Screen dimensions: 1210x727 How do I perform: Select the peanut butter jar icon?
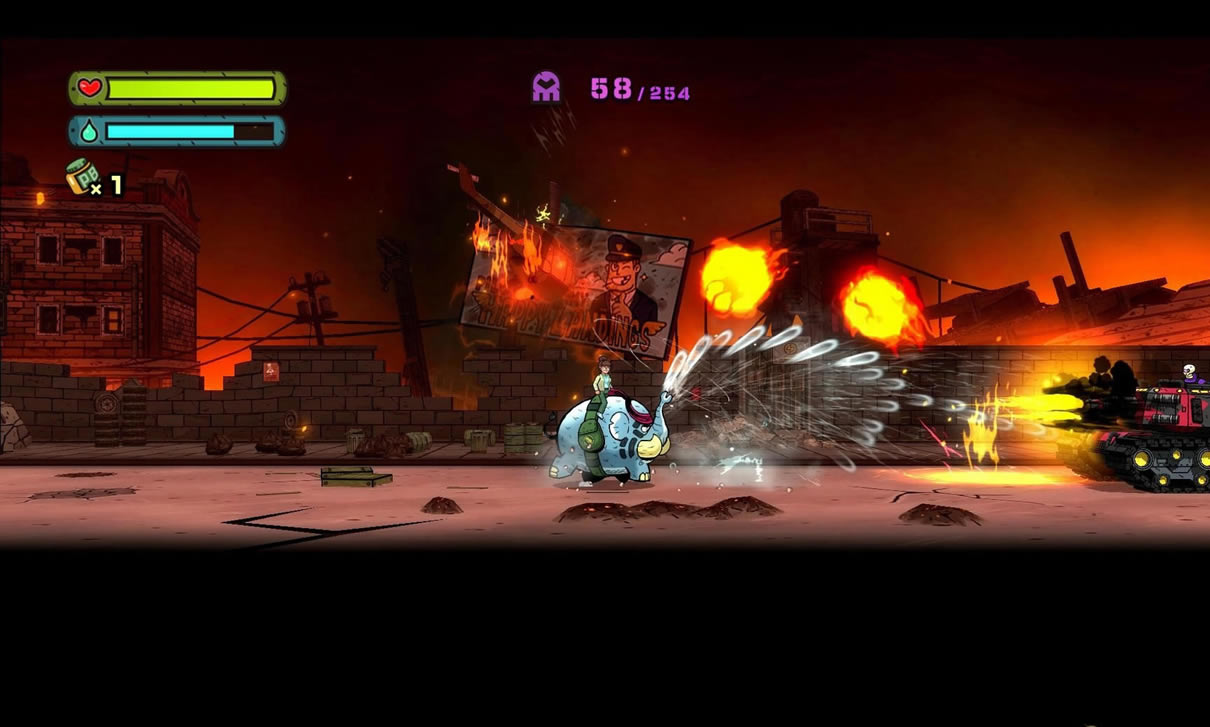81,176
